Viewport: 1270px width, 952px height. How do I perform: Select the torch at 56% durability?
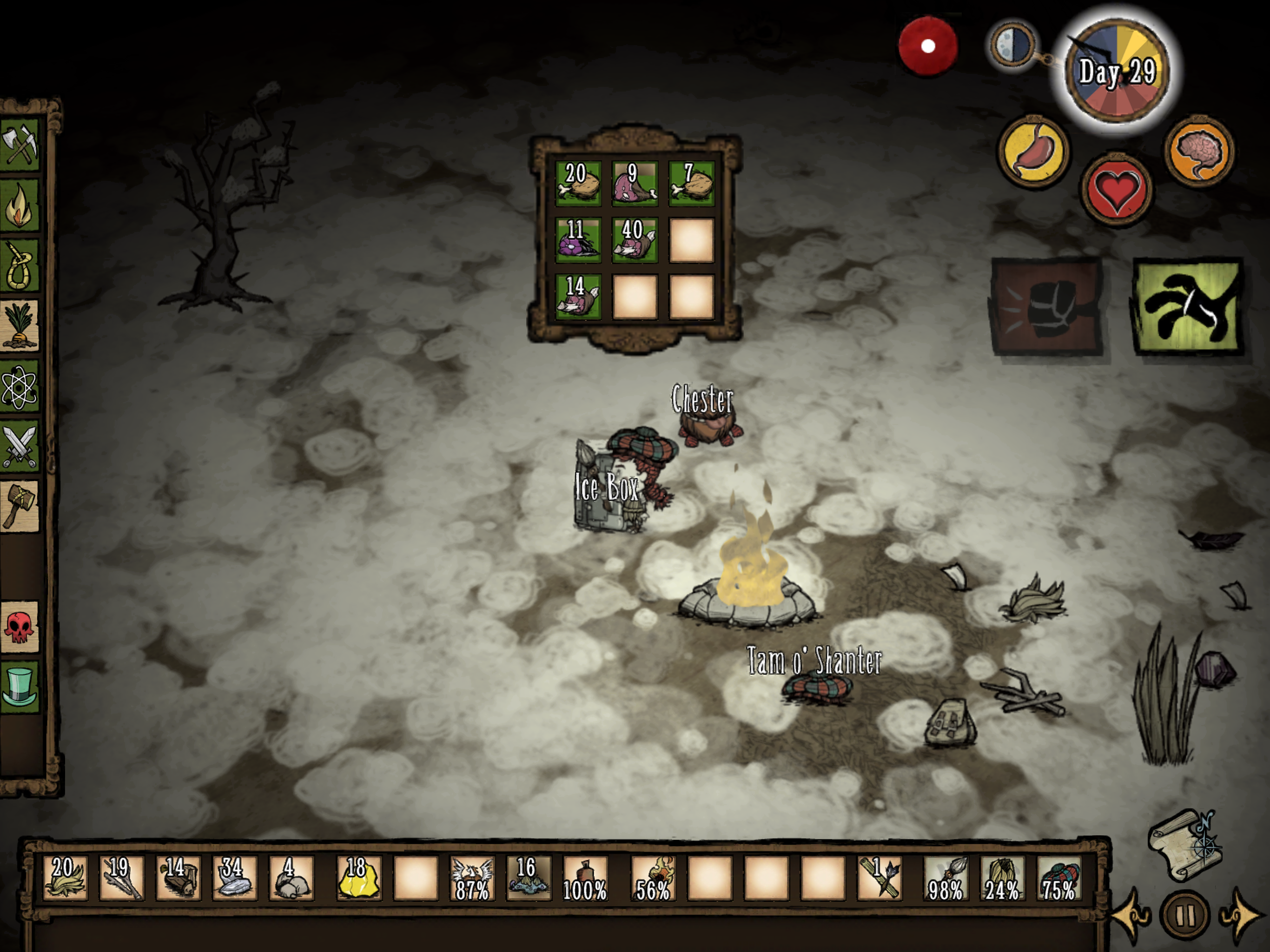pos(653,878)
